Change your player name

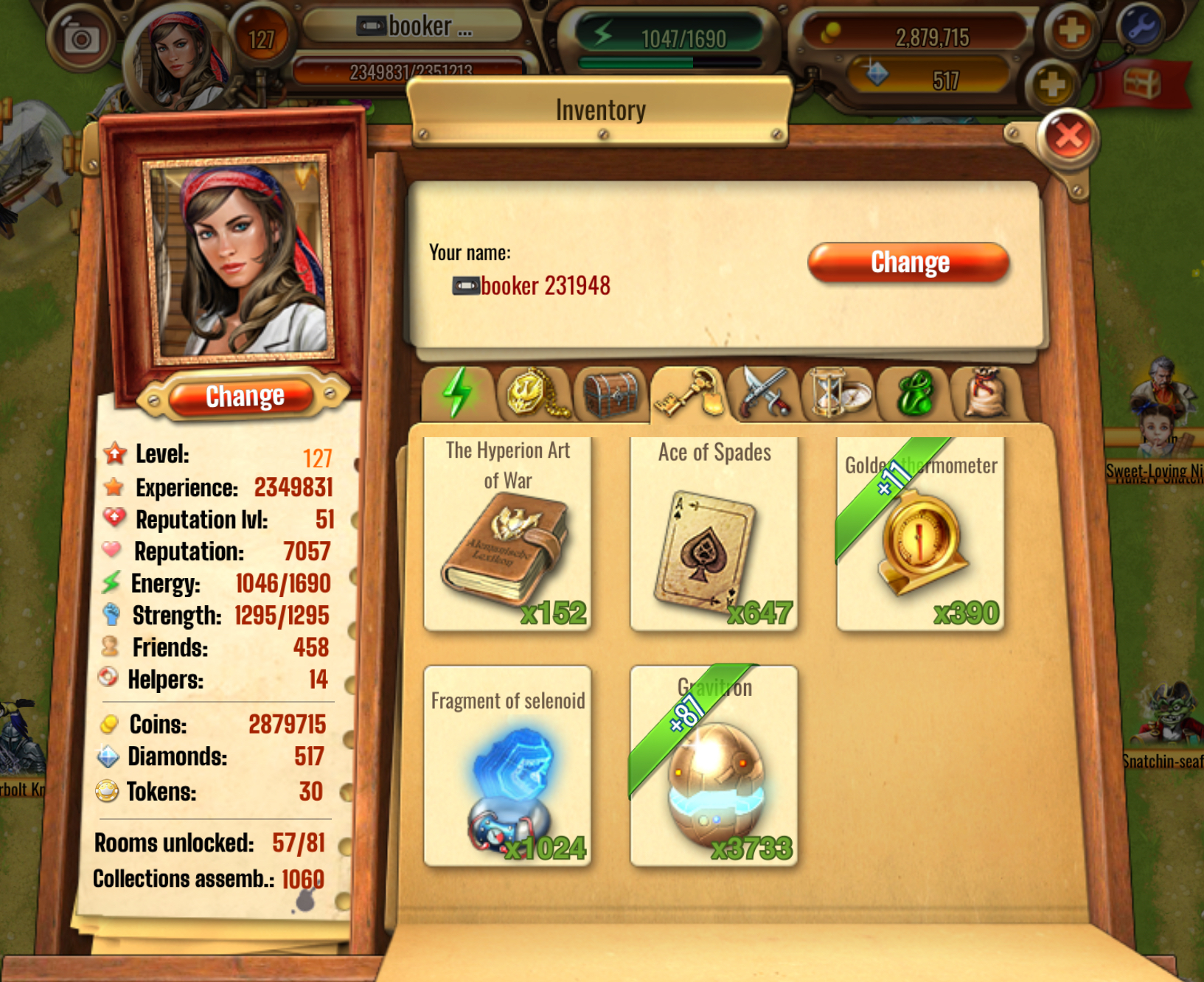click(x=908, y=262)
